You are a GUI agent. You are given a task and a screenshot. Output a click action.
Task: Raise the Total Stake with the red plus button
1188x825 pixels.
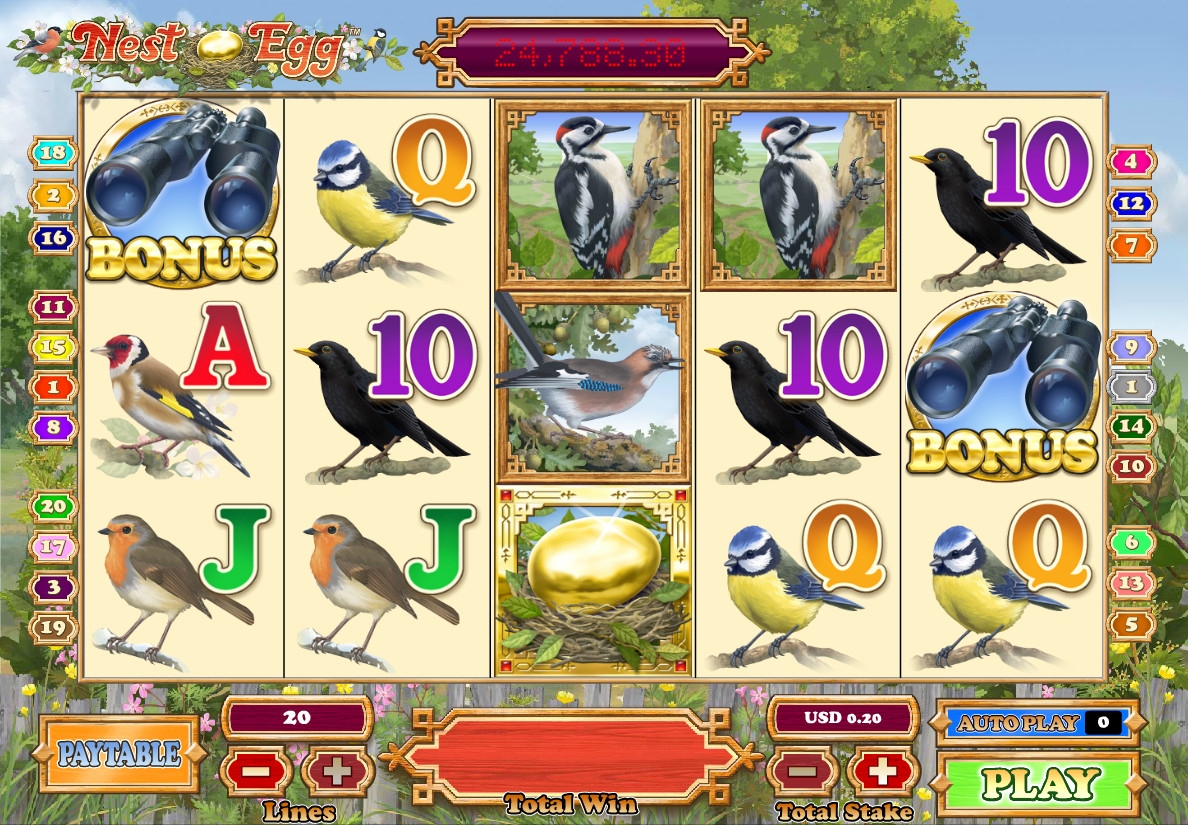[x=882, y=772]
